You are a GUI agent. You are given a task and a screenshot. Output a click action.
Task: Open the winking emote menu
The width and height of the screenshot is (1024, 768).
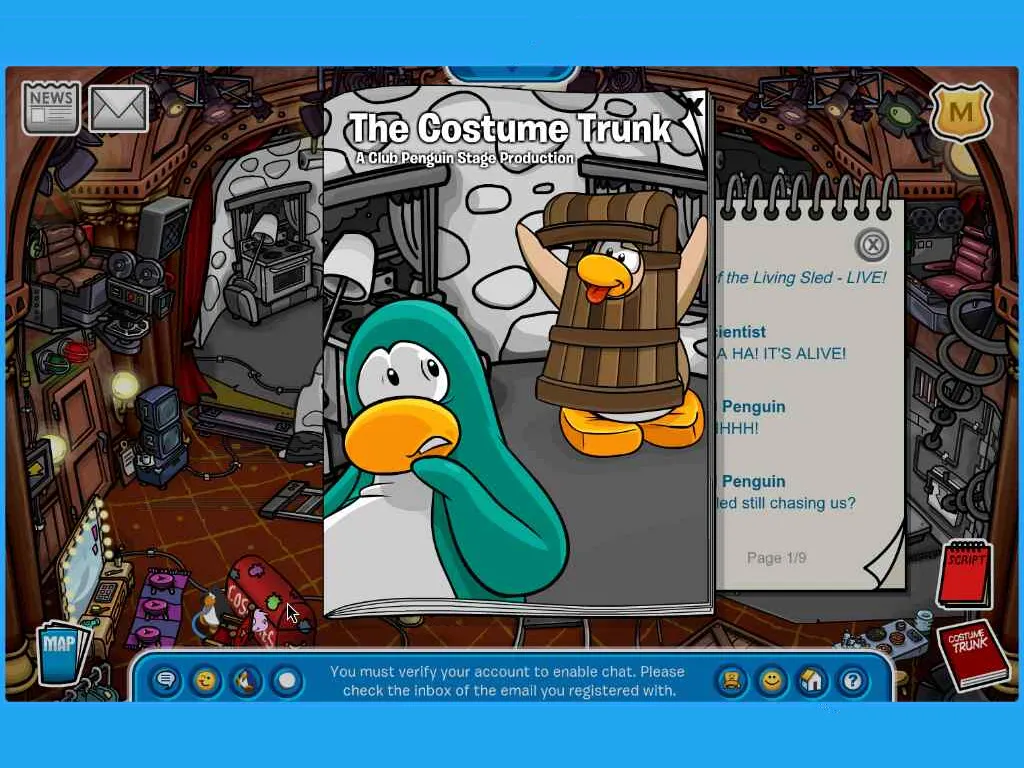pyautogui.click(x=206, y=681)
